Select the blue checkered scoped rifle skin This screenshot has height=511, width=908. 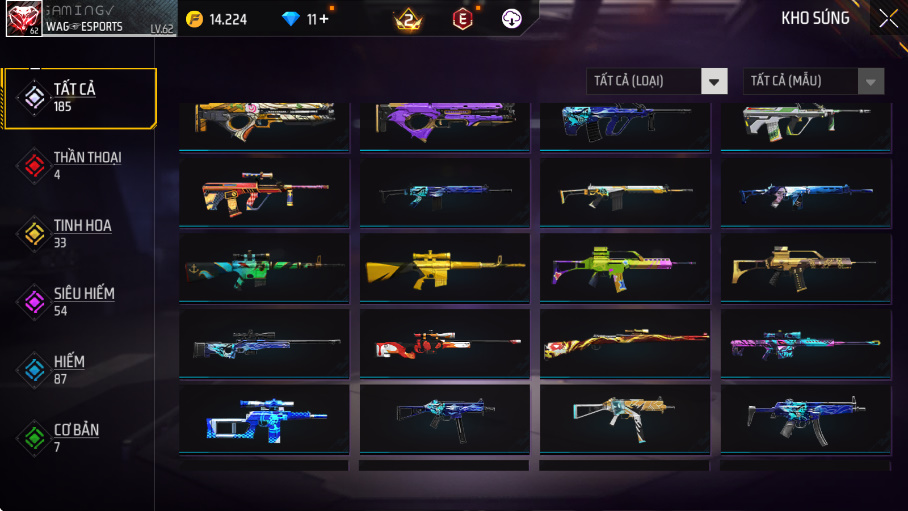click(x=264, y=419)
